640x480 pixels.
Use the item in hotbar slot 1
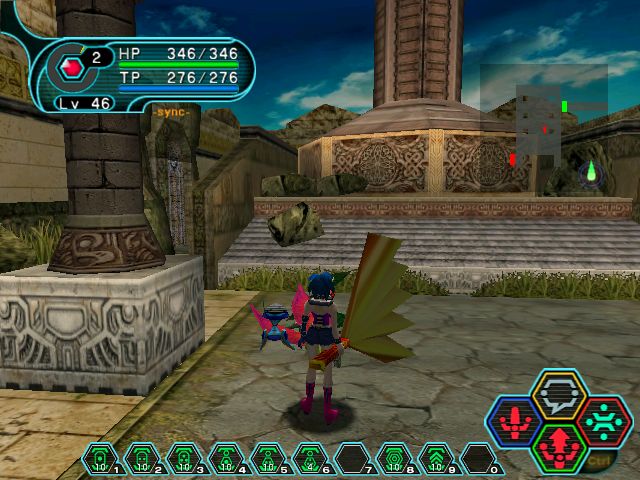tap(100, 459)
